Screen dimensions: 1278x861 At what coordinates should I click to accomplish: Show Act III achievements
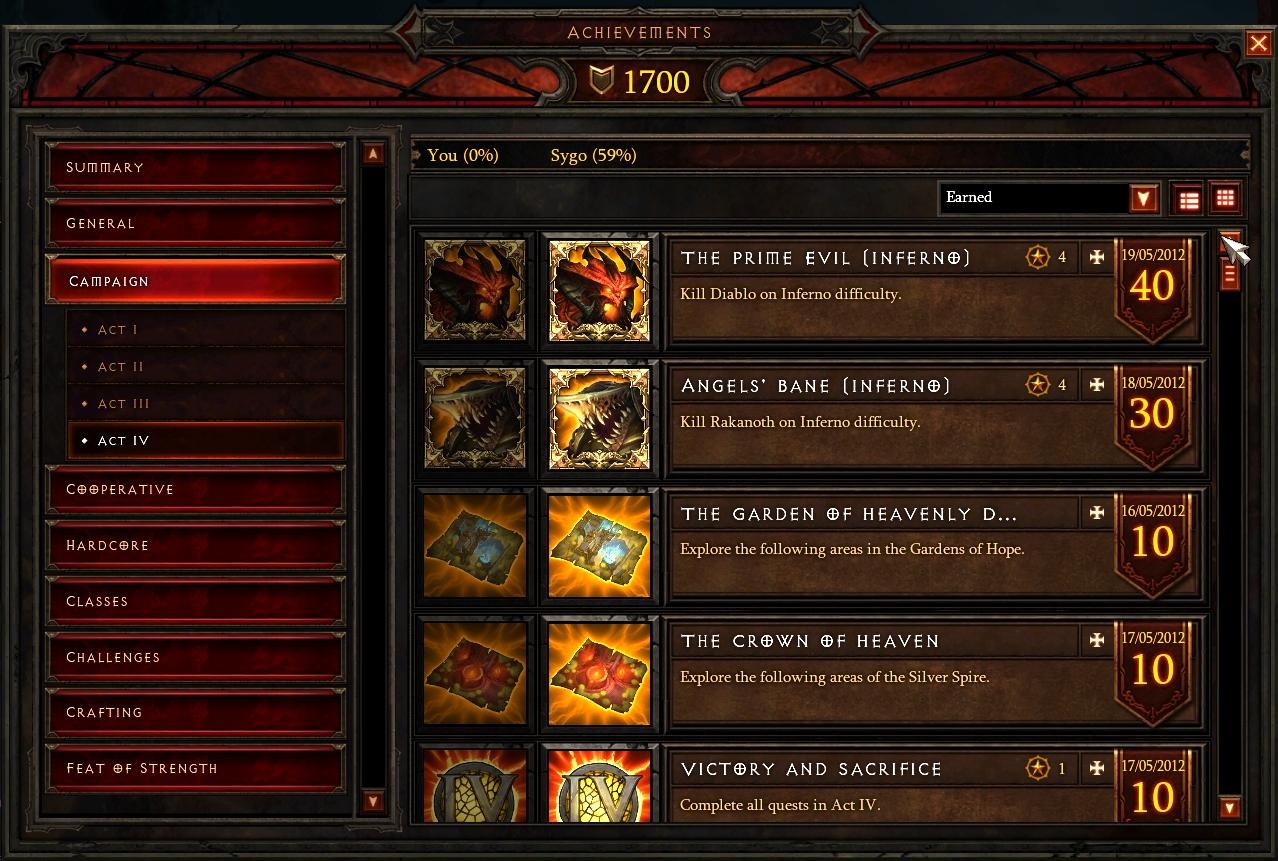(205, 404)
